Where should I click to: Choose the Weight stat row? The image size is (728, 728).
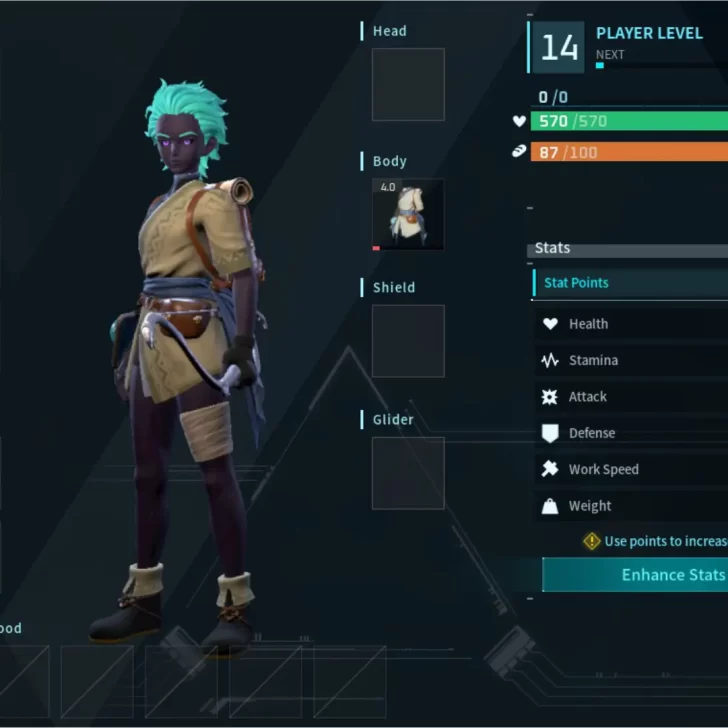tap(632, 506)
